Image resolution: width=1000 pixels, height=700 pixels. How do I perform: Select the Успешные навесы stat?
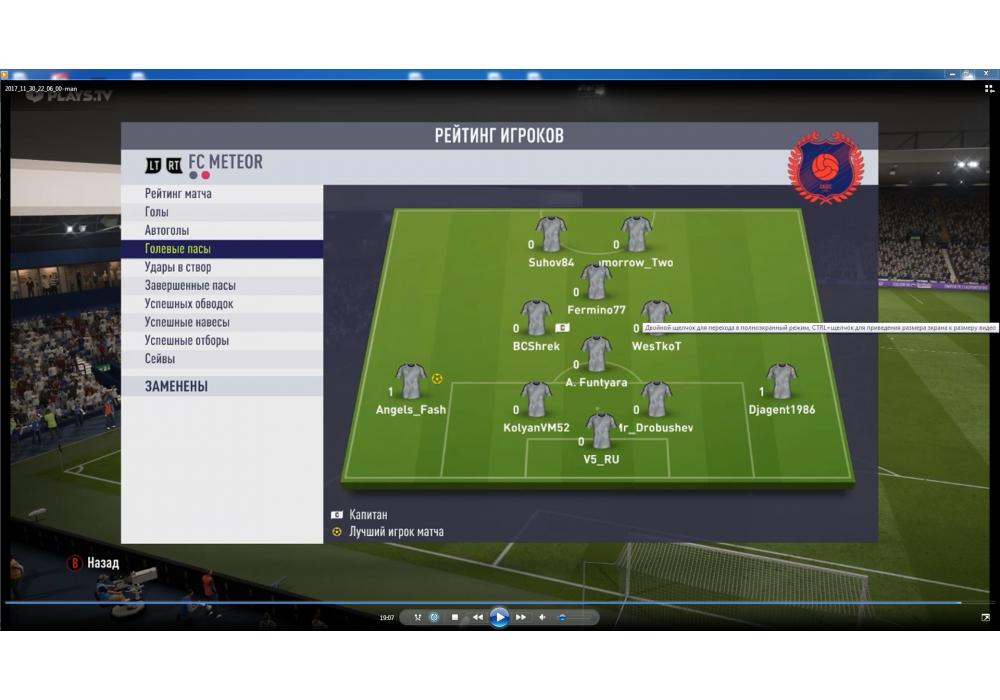(x=187, y=322)
